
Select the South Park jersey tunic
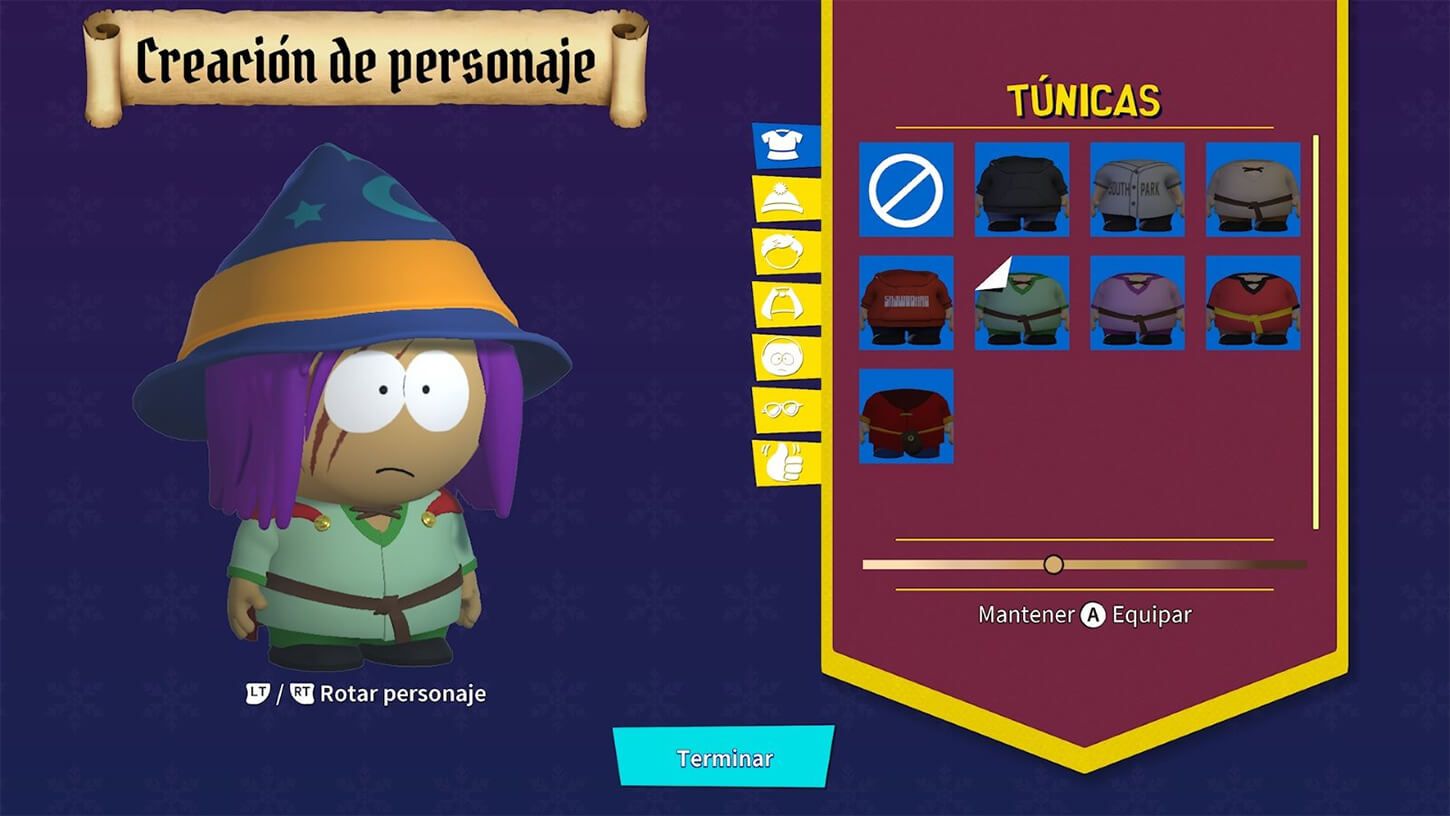click(x=1137, y=191)
